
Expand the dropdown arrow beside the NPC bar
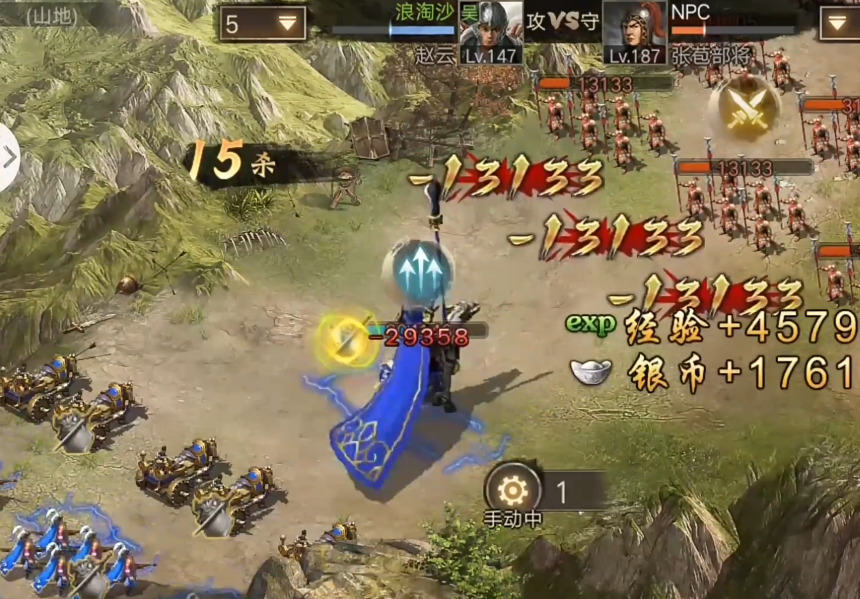[838, 23]
